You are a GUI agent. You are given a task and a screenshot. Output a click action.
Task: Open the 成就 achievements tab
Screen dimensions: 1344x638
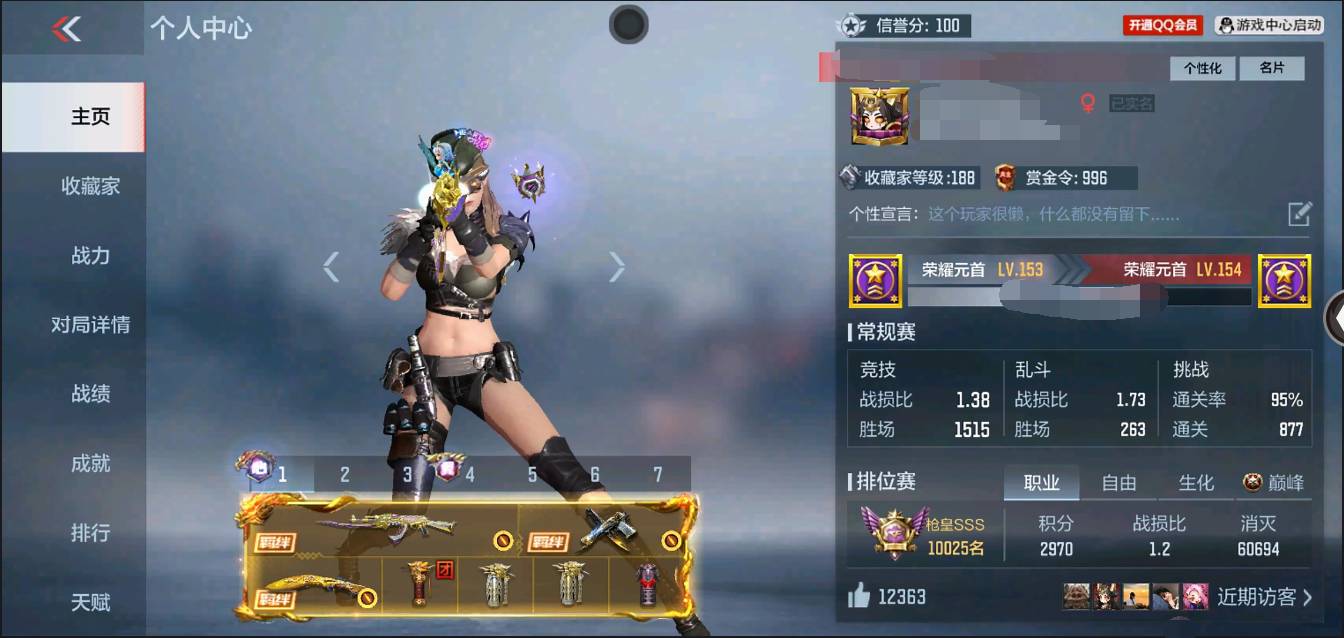point(90,464)
